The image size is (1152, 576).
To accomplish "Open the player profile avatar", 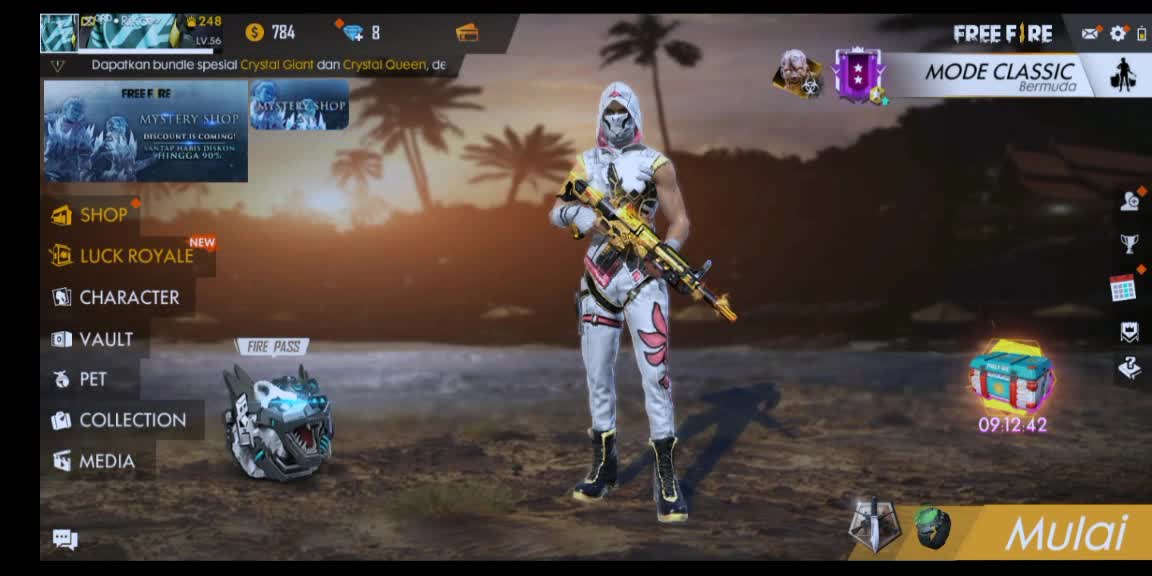I will pyautogui.click(x=59, y=33).
